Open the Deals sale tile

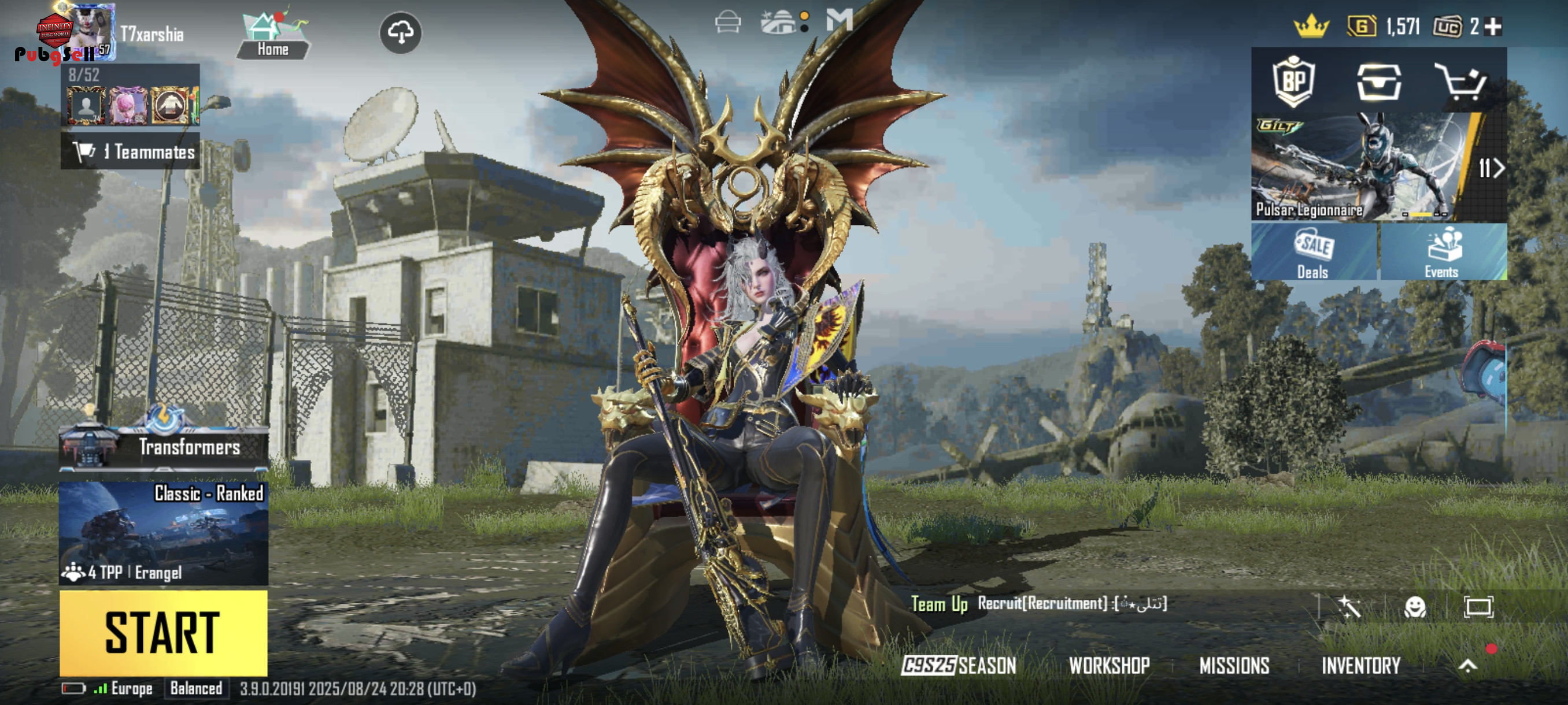[1313, 253]
